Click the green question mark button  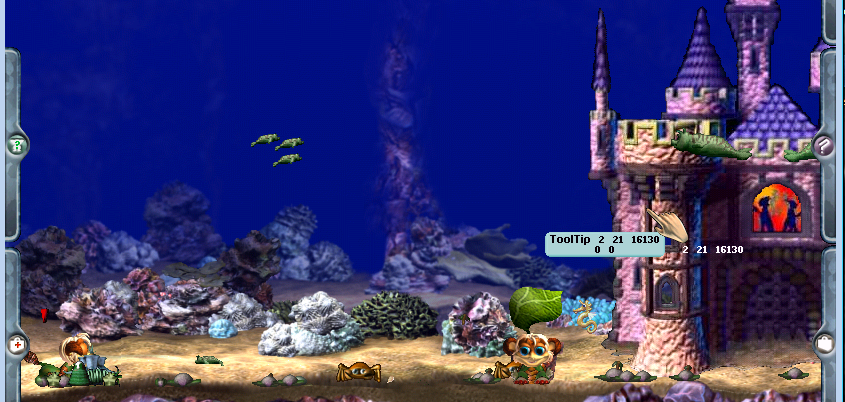pos(16,146)
